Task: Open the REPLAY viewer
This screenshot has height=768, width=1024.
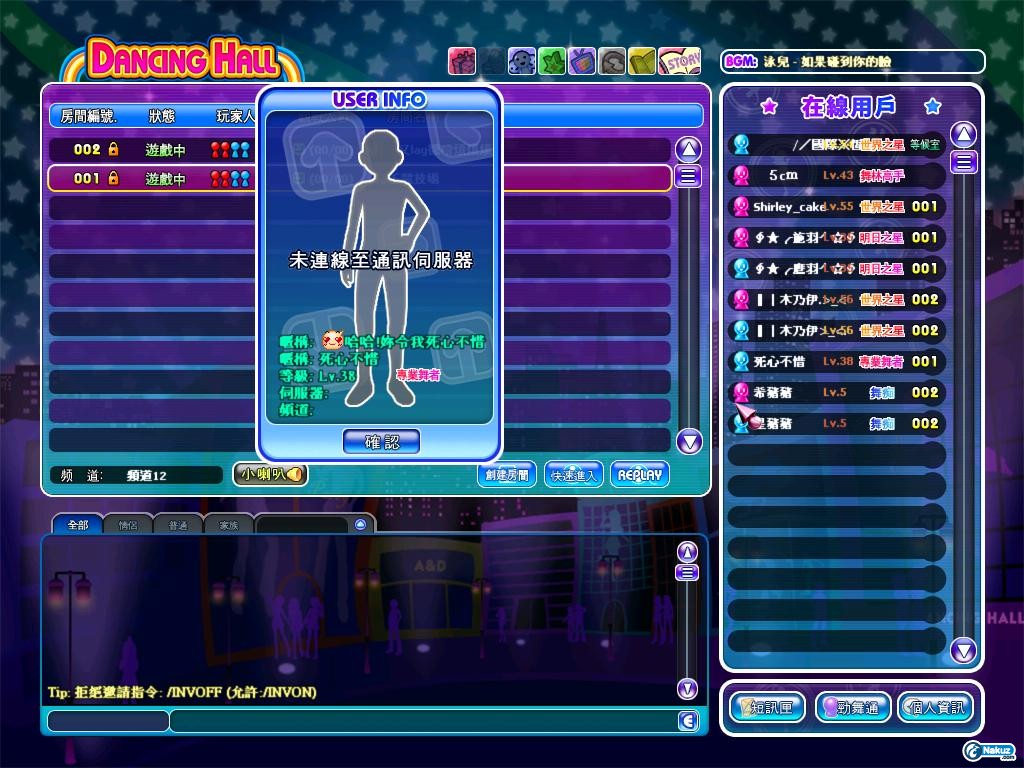Action: (639, 475)
